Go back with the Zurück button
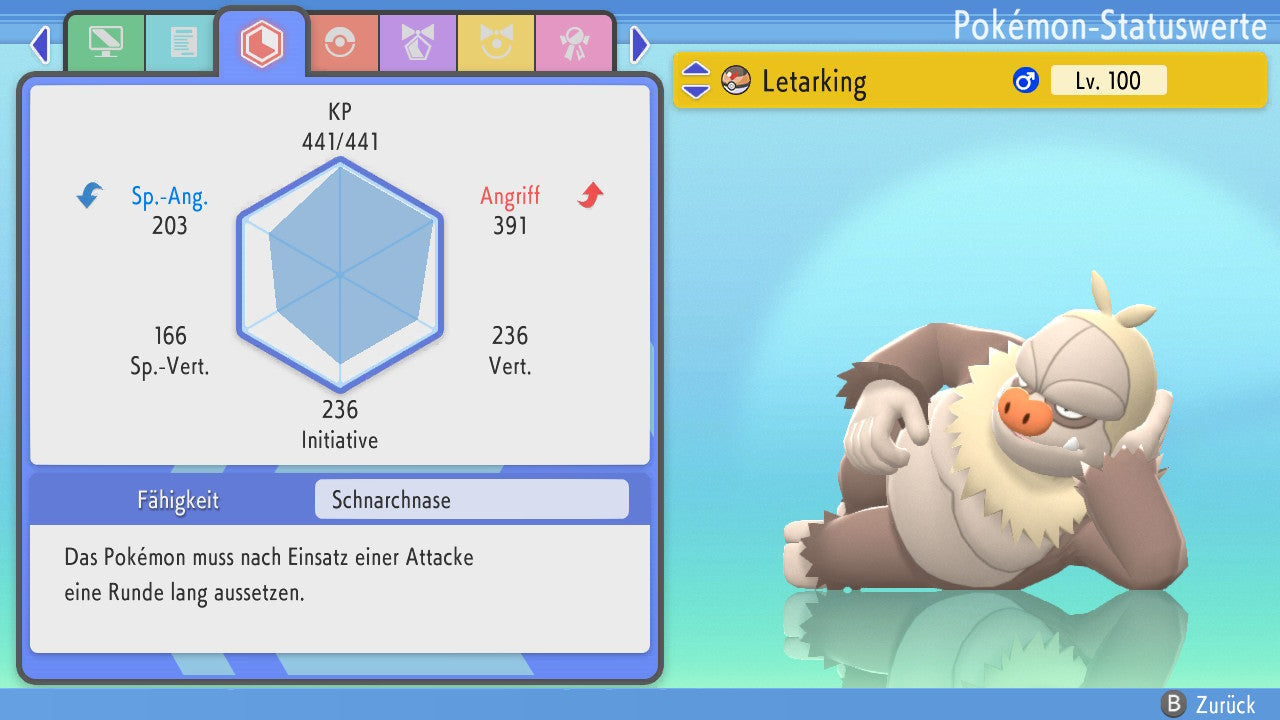This screenshot has height=720, width=1280. pyautogui.click(x=1208, y=704)
